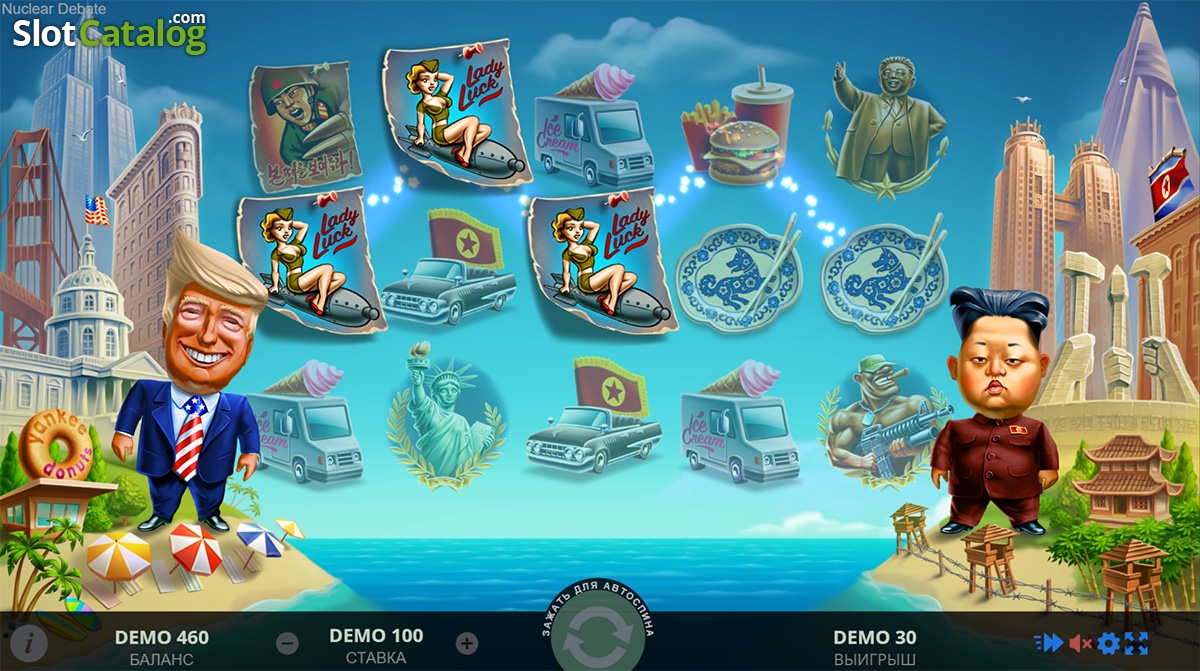The width and height of the screenshot is (1200, 671).
Task: Spin the reels with the circular arrows button
Action: tap(599, 638)
